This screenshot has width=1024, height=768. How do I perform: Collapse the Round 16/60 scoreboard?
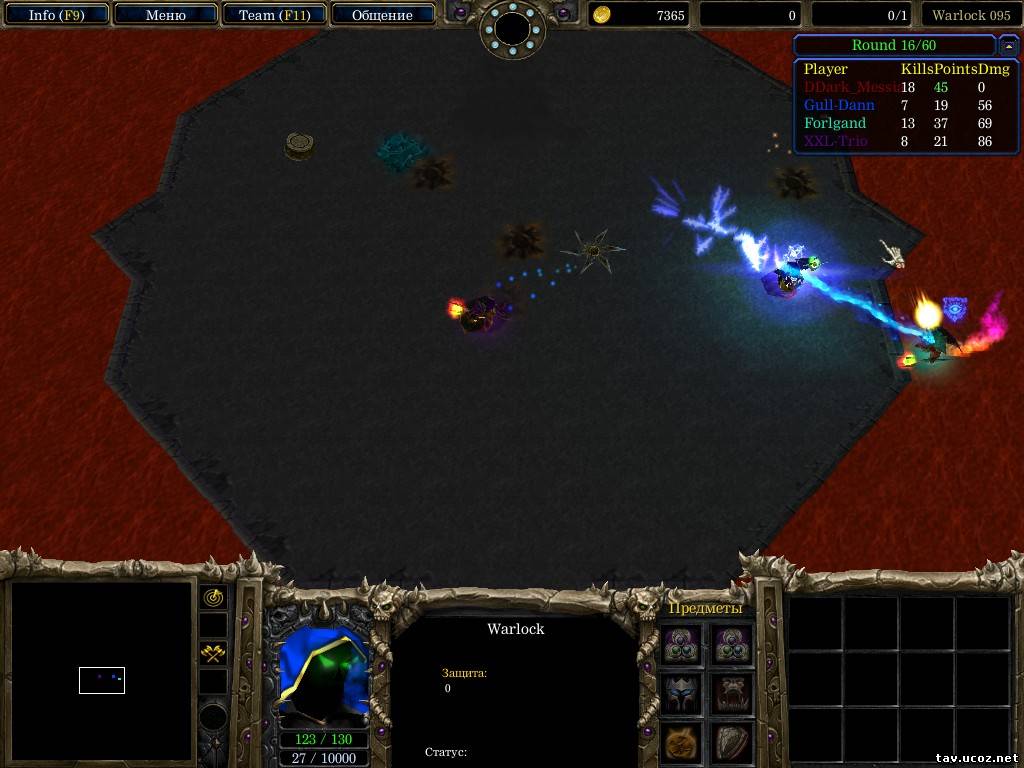pyautogui.click(x=1009, y=46)
